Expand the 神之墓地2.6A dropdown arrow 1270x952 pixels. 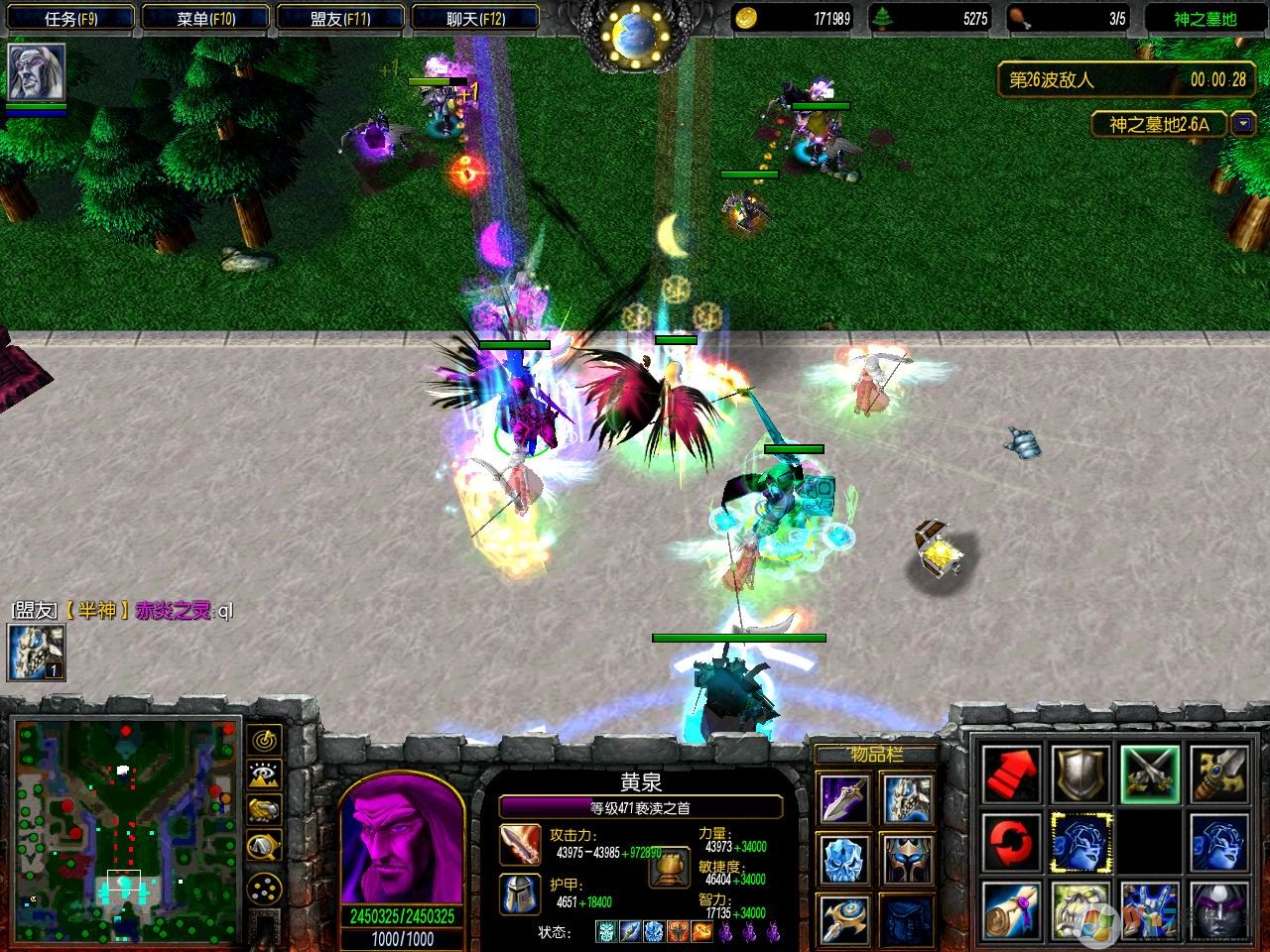point(1242,125)
